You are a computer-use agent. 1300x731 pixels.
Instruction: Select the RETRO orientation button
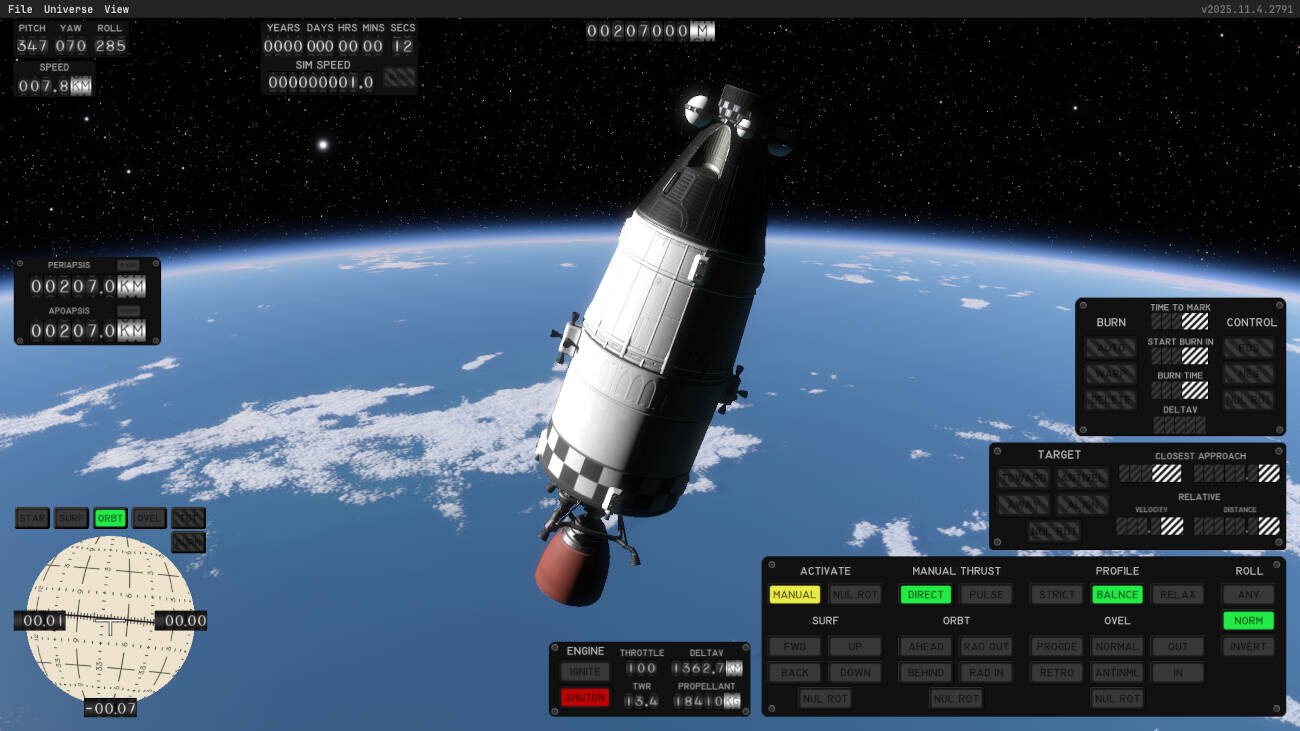(1056, 673)
